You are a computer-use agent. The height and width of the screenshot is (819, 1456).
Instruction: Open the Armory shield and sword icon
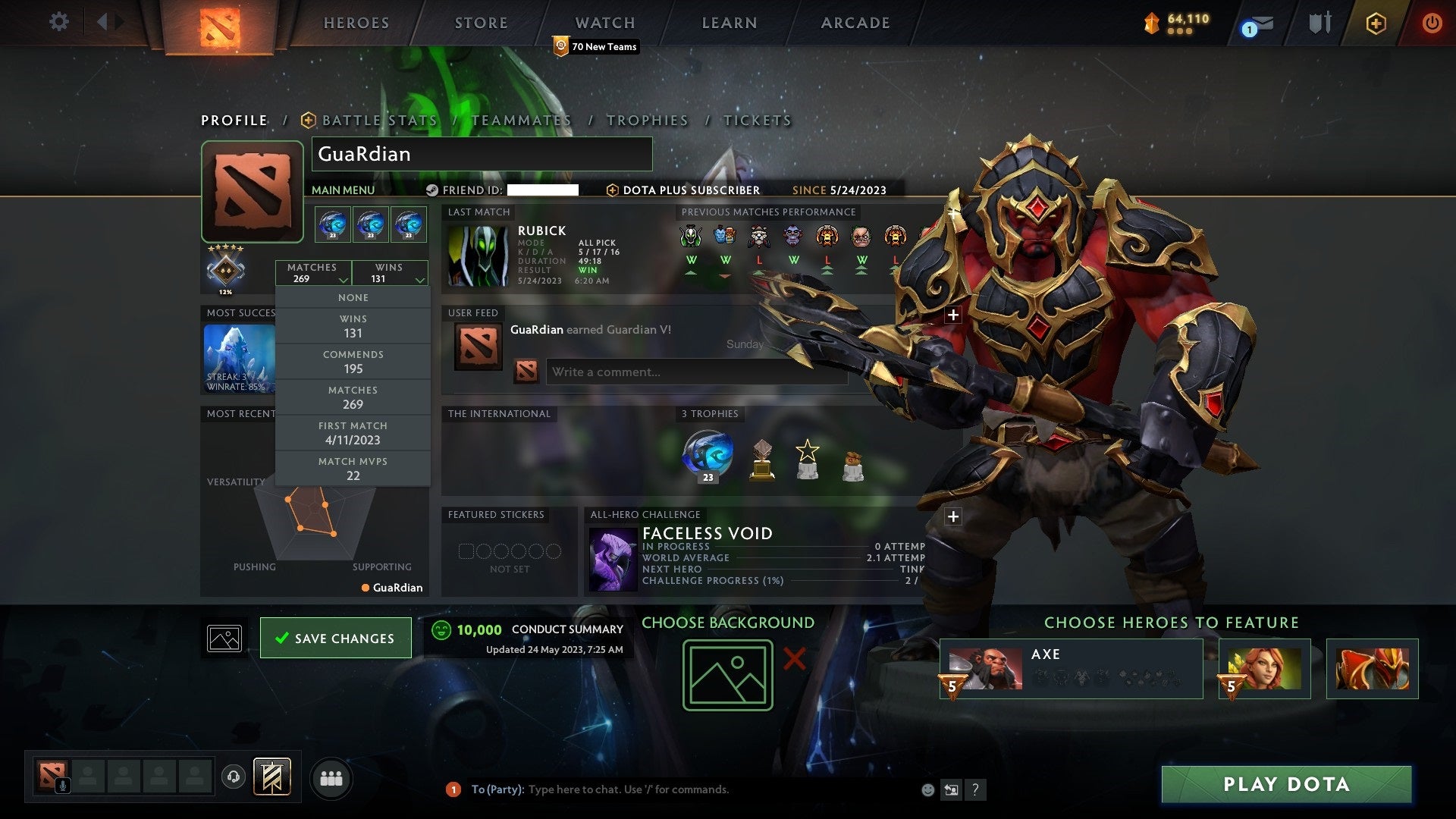pos(1319,23)
